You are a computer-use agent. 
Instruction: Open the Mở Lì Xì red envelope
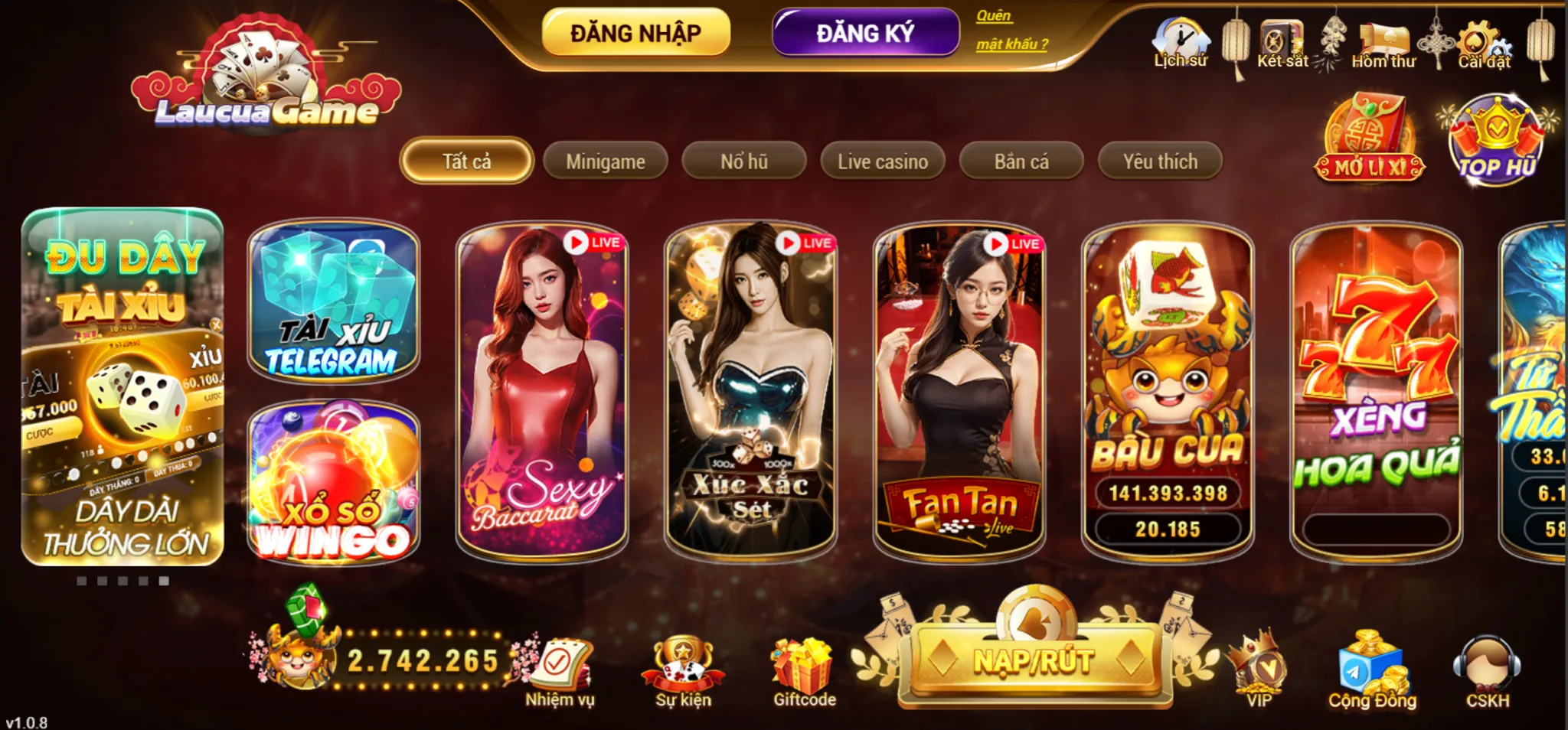(1370, 139)
